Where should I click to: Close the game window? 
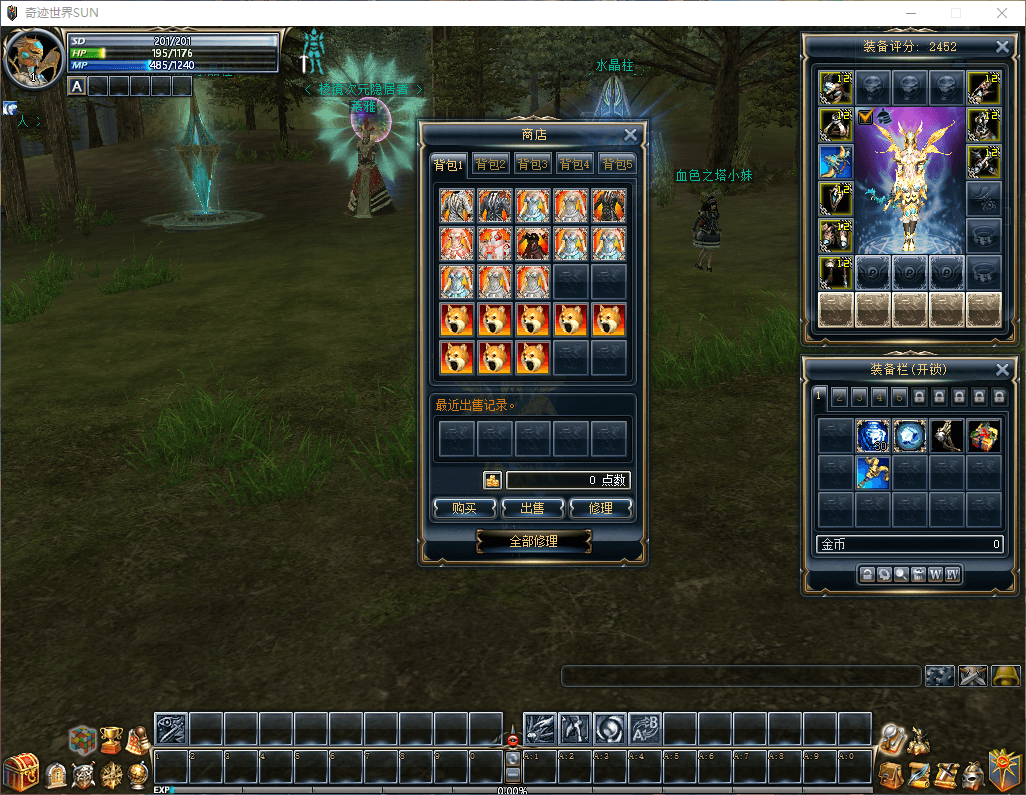[x=1002, y=13]
